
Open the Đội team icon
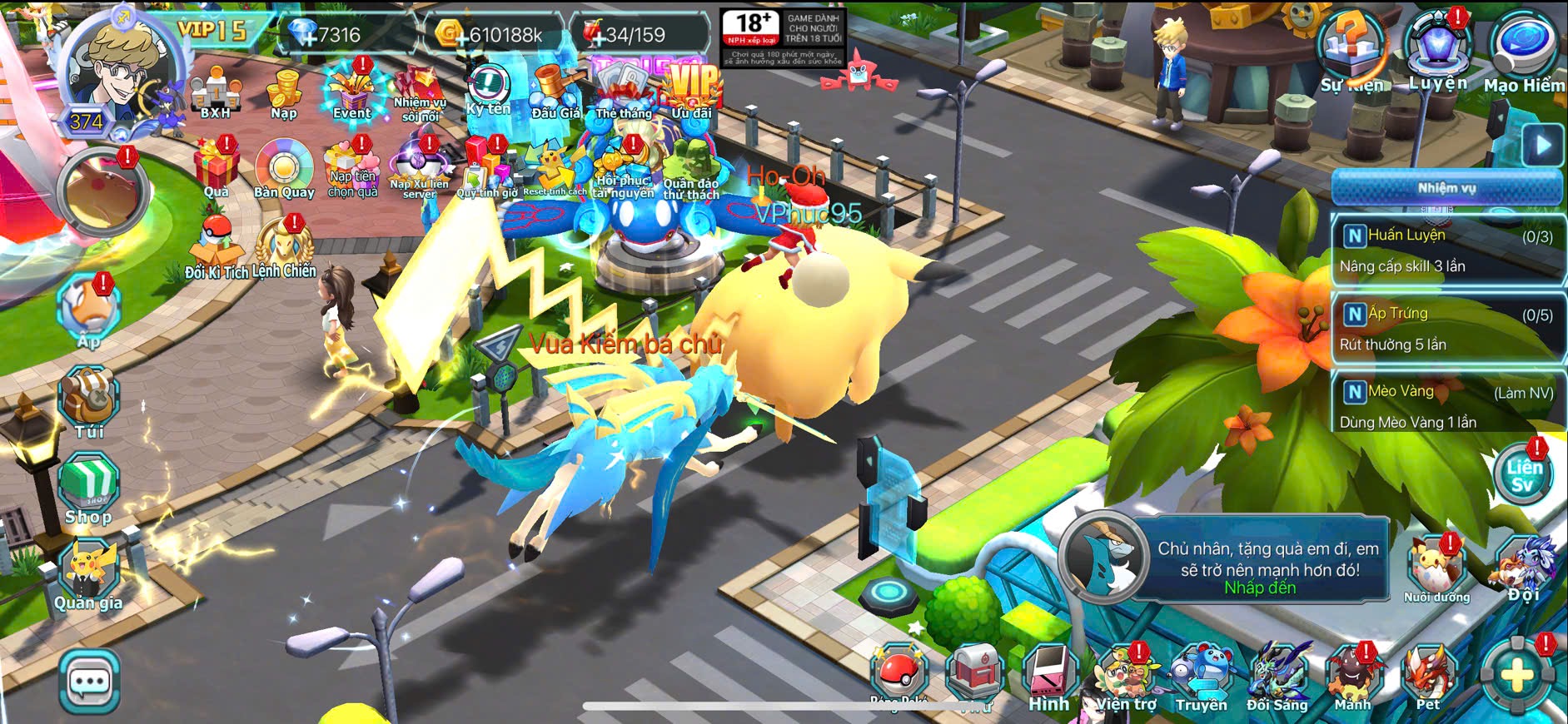pyautogui.click(x=1524, y=570)
